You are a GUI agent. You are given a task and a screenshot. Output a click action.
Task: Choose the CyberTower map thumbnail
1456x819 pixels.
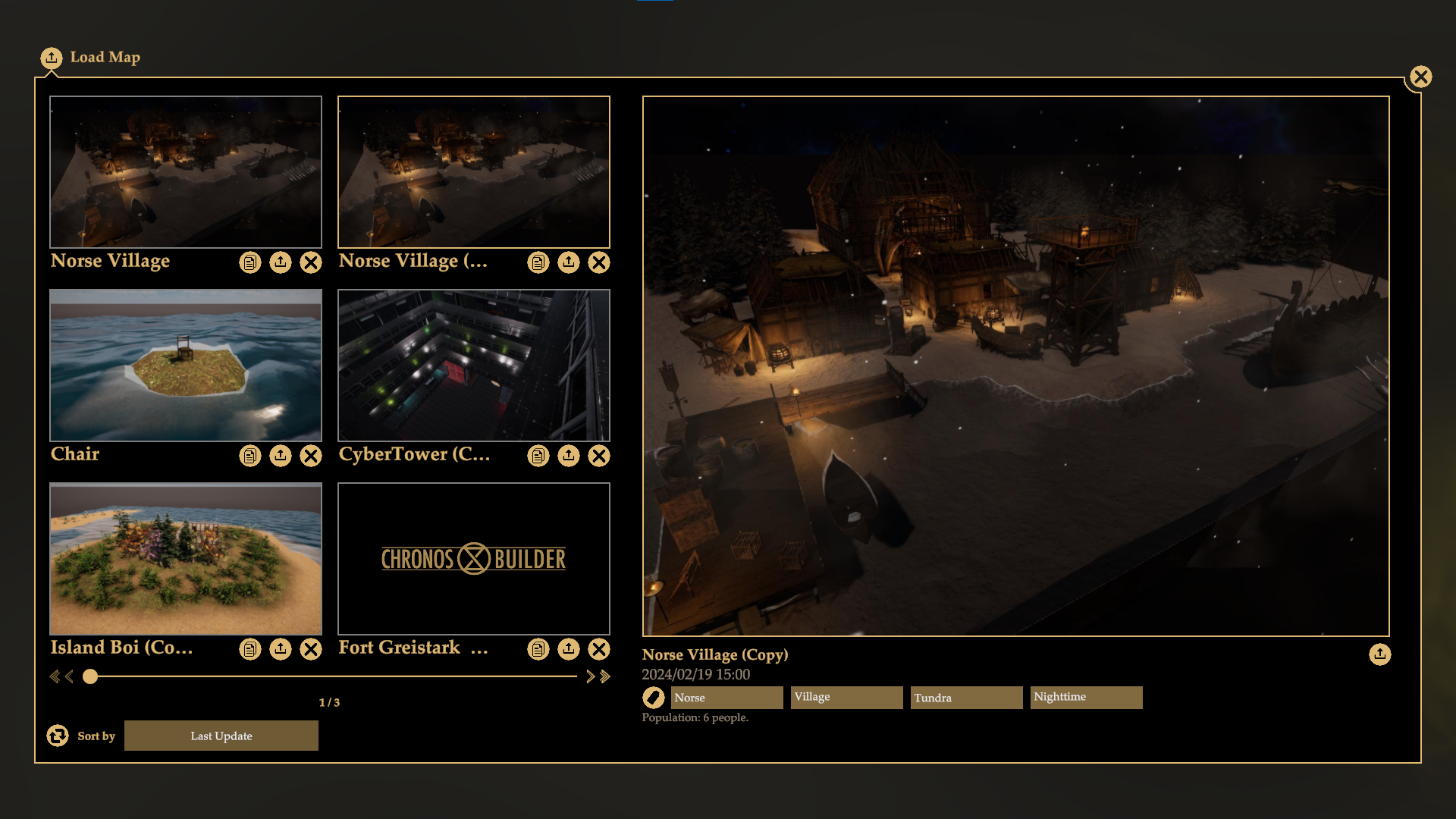(474, 365)
